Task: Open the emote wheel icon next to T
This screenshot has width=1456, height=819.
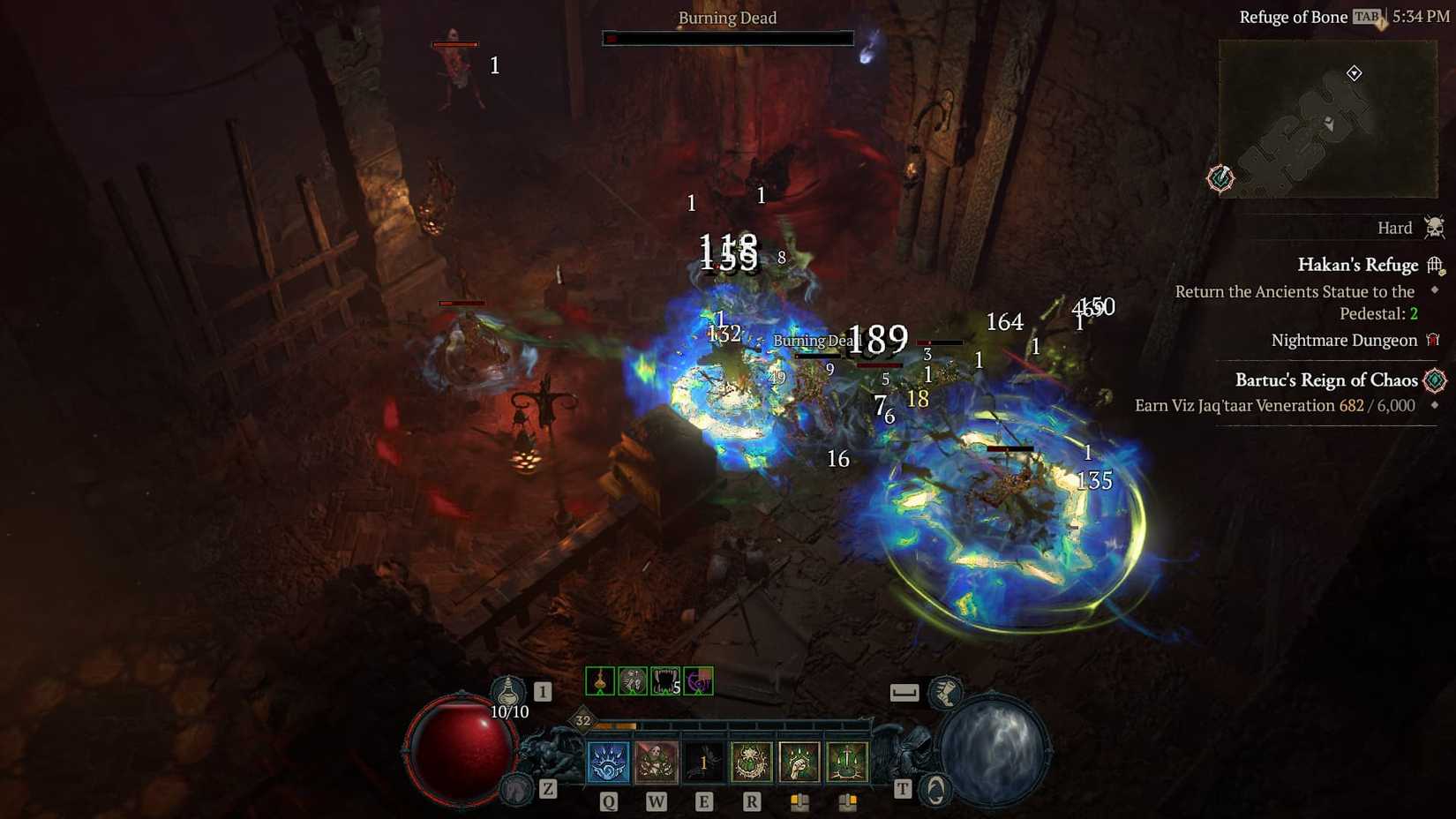Action: click(x=934, y=788)
